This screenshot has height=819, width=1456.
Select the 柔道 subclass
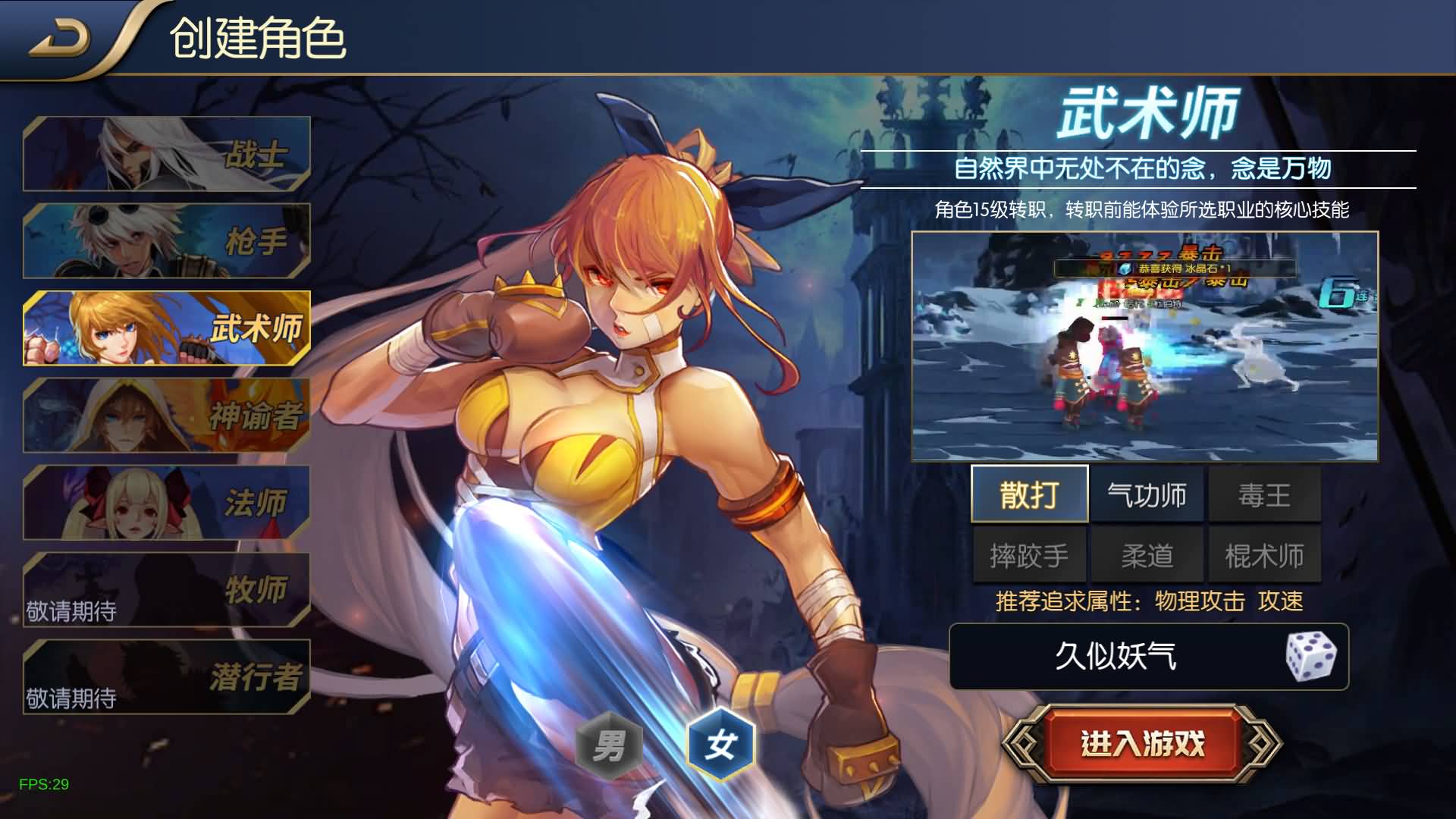(x=1147, y=554)
